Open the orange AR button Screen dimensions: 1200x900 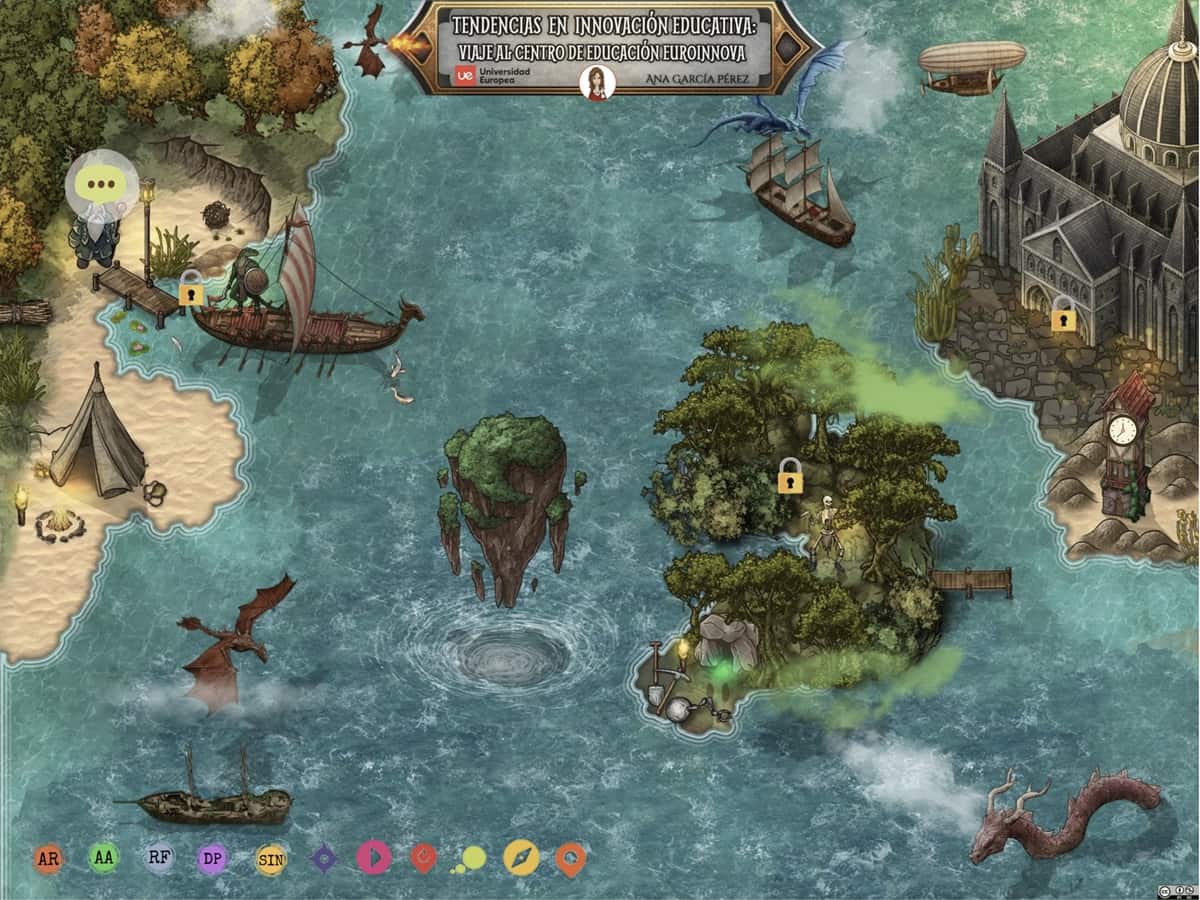[x=47, y=858]
